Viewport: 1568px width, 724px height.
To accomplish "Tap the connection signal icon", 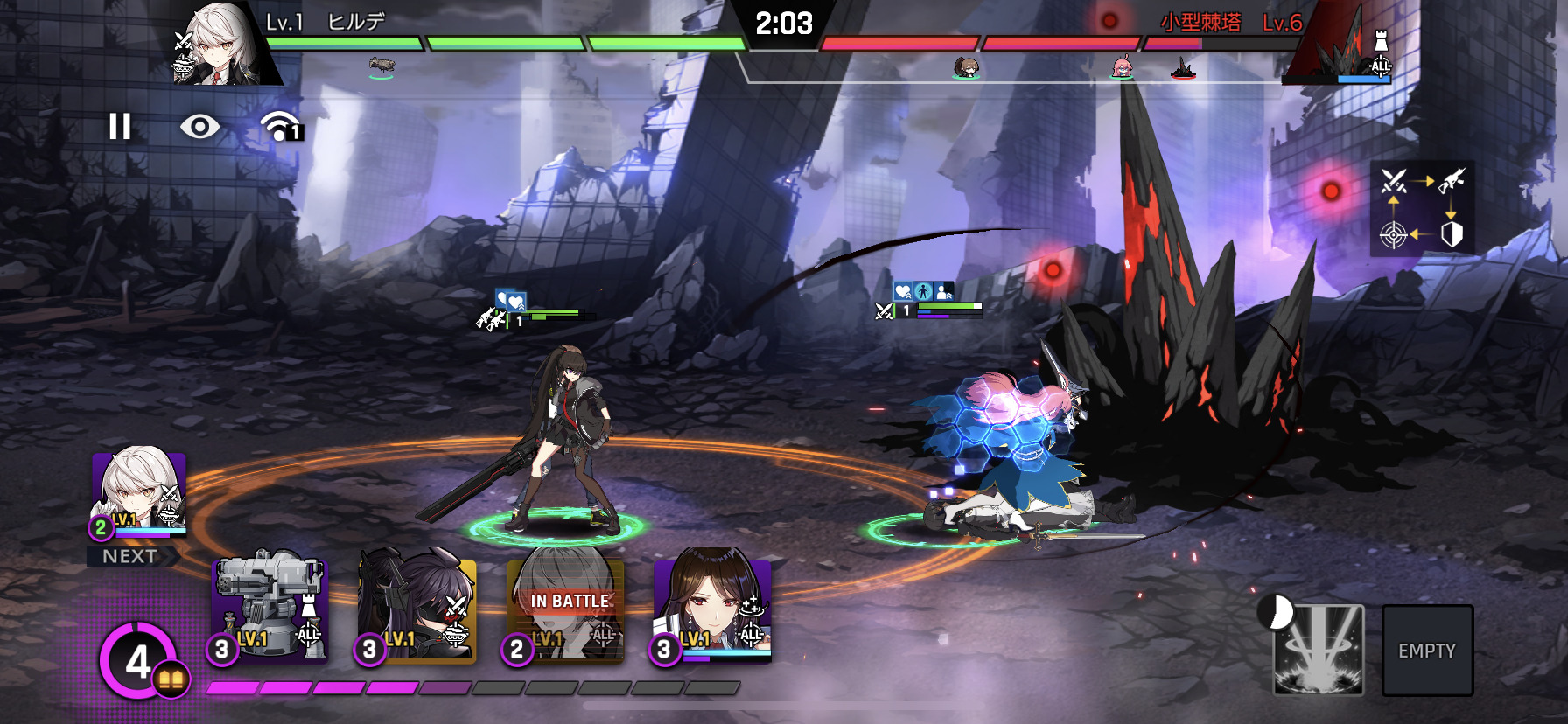I will coord(280,127).
